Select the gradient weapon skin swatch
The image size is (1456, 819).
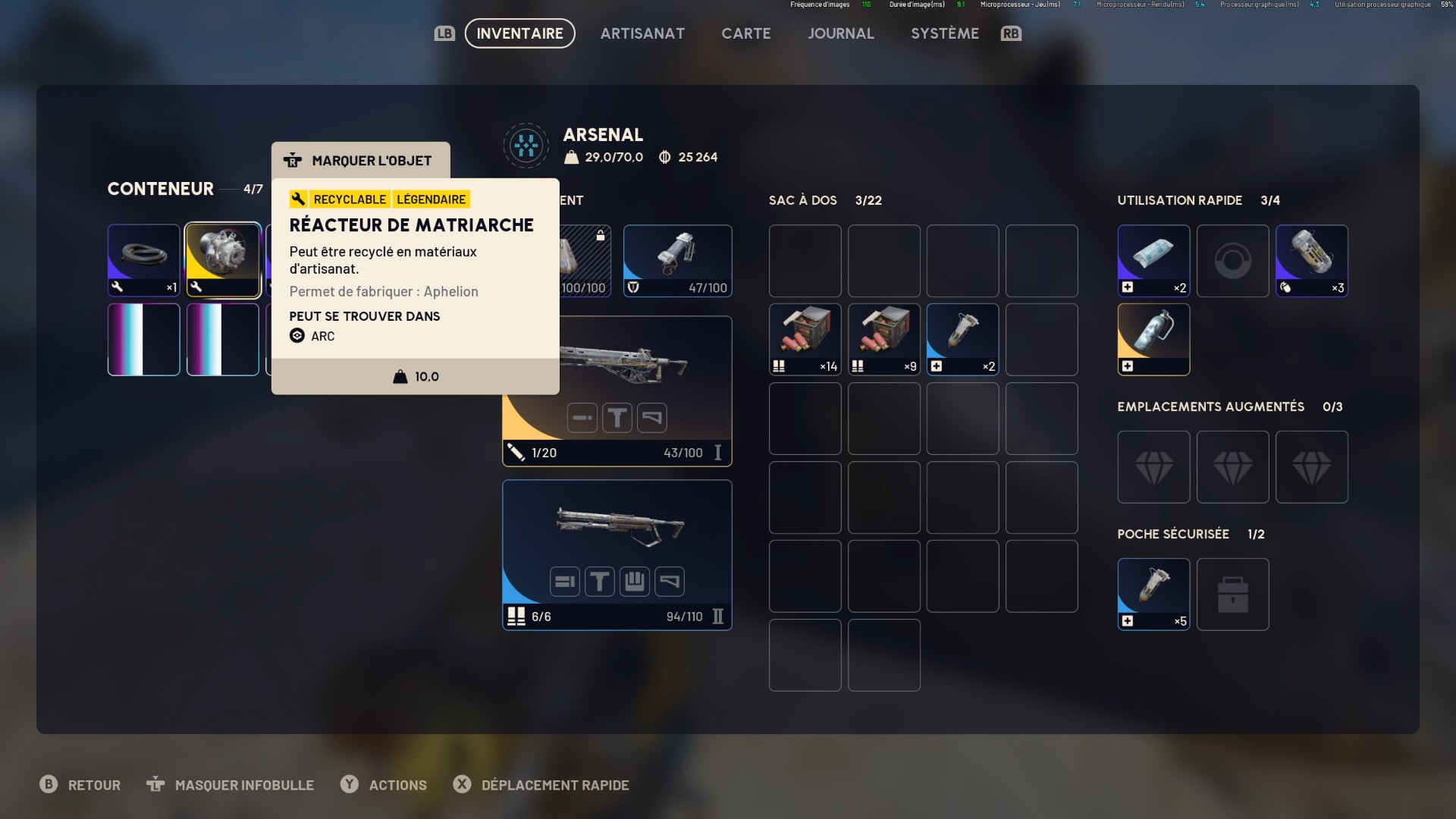(143, 339)
